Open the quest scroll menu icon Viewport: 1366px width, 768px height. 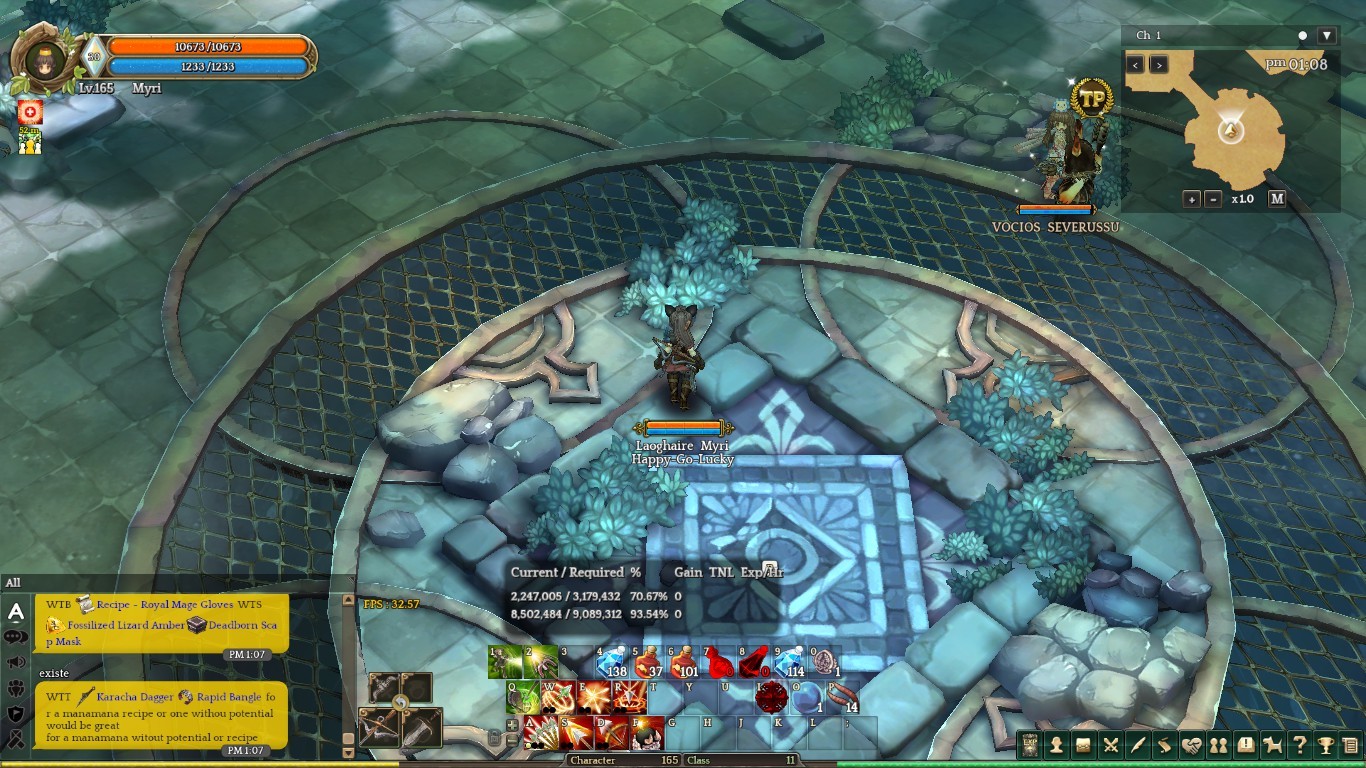[x=1164, y=745]
